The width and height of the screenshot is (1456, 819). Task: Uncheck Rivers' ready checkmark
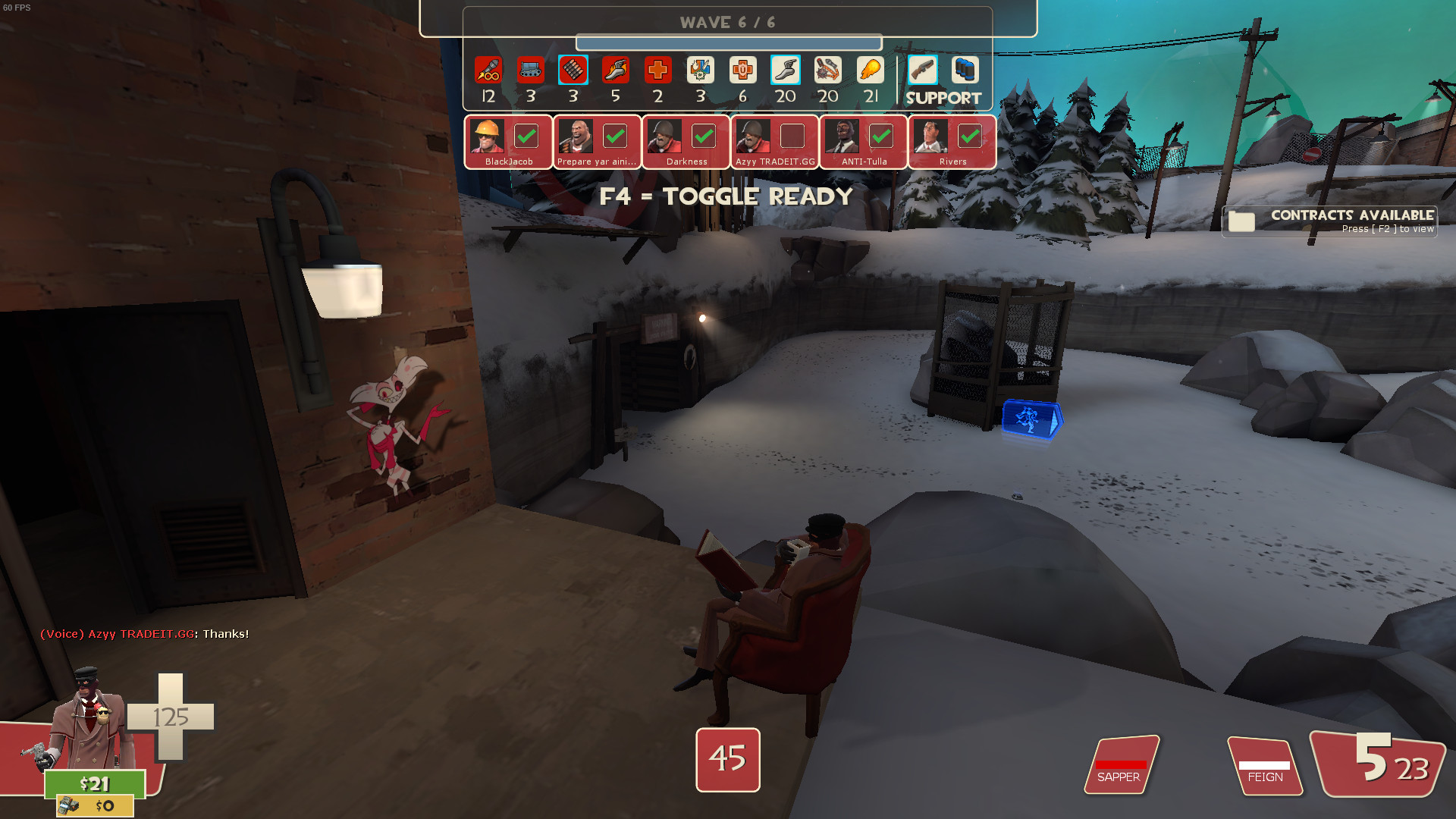click(971, 136)
